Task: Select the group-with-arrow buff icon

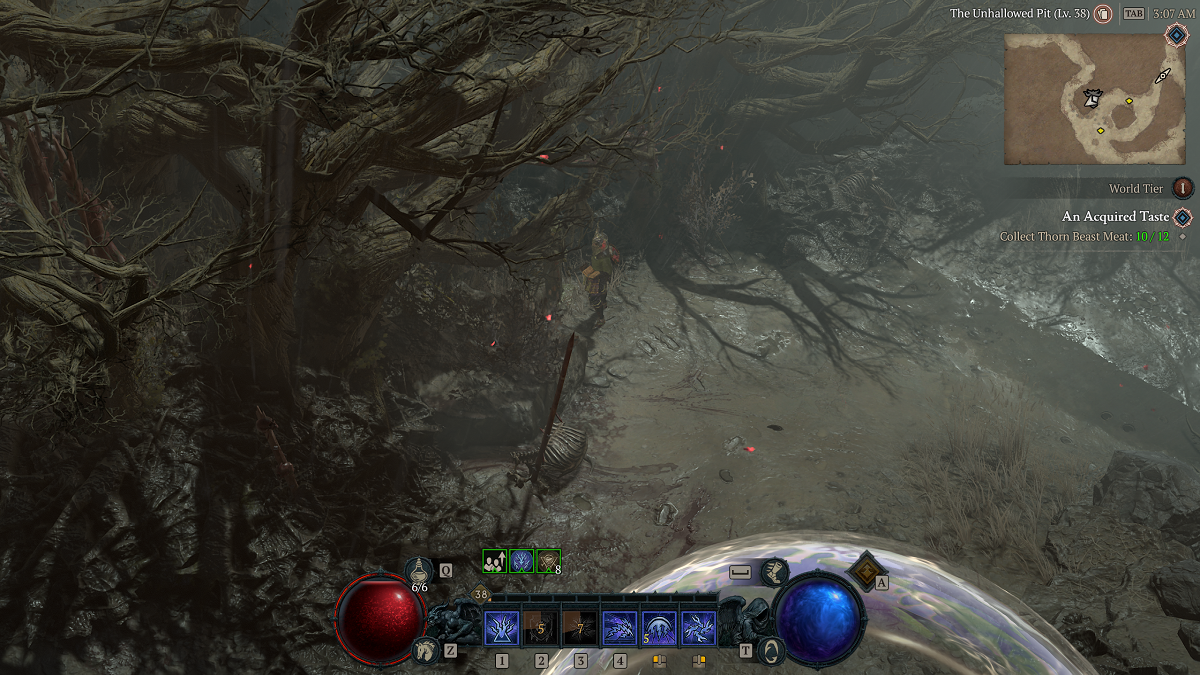Action: click(495, 562)
